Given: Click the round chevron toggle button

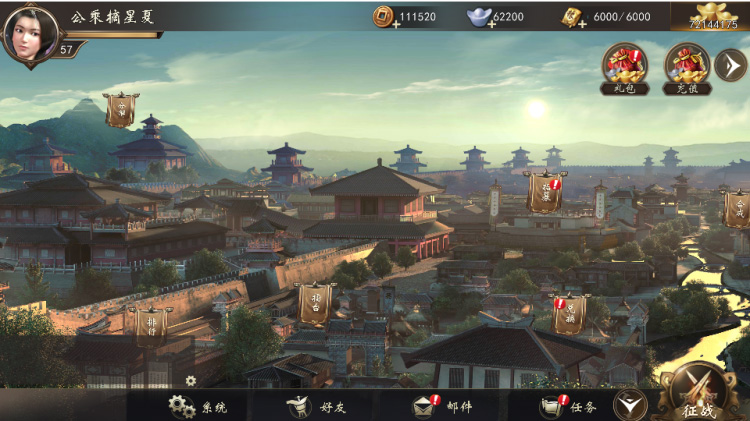Looking at the screenshot, I should [629, 404].
